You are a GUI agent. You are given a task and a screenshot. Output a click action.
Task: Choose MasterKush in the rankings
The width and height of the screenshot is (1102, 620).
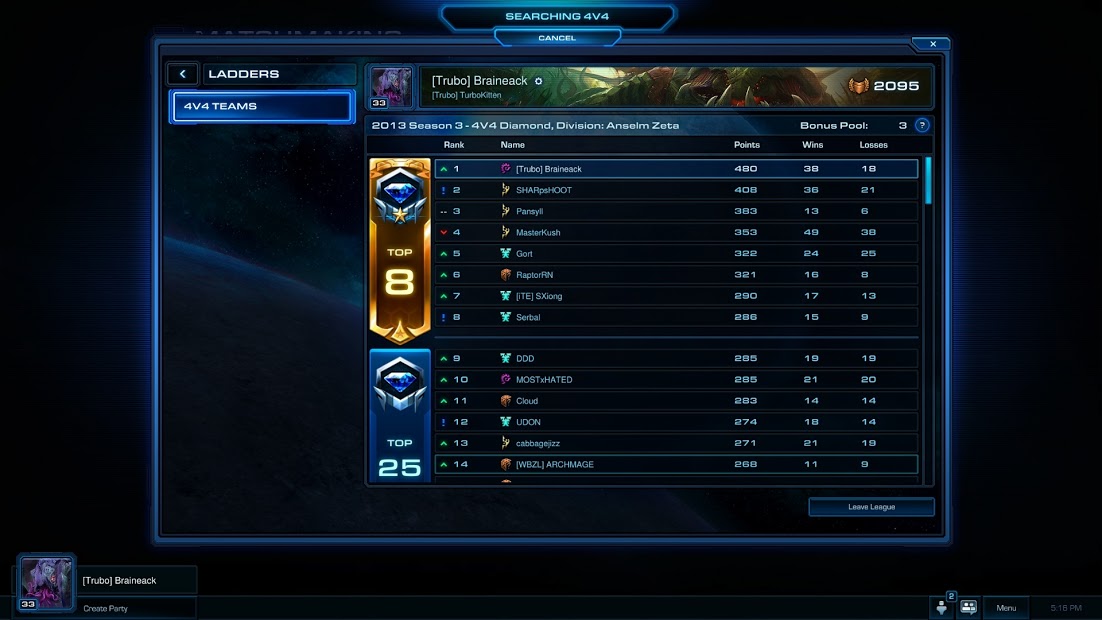(x=676, y=233)
